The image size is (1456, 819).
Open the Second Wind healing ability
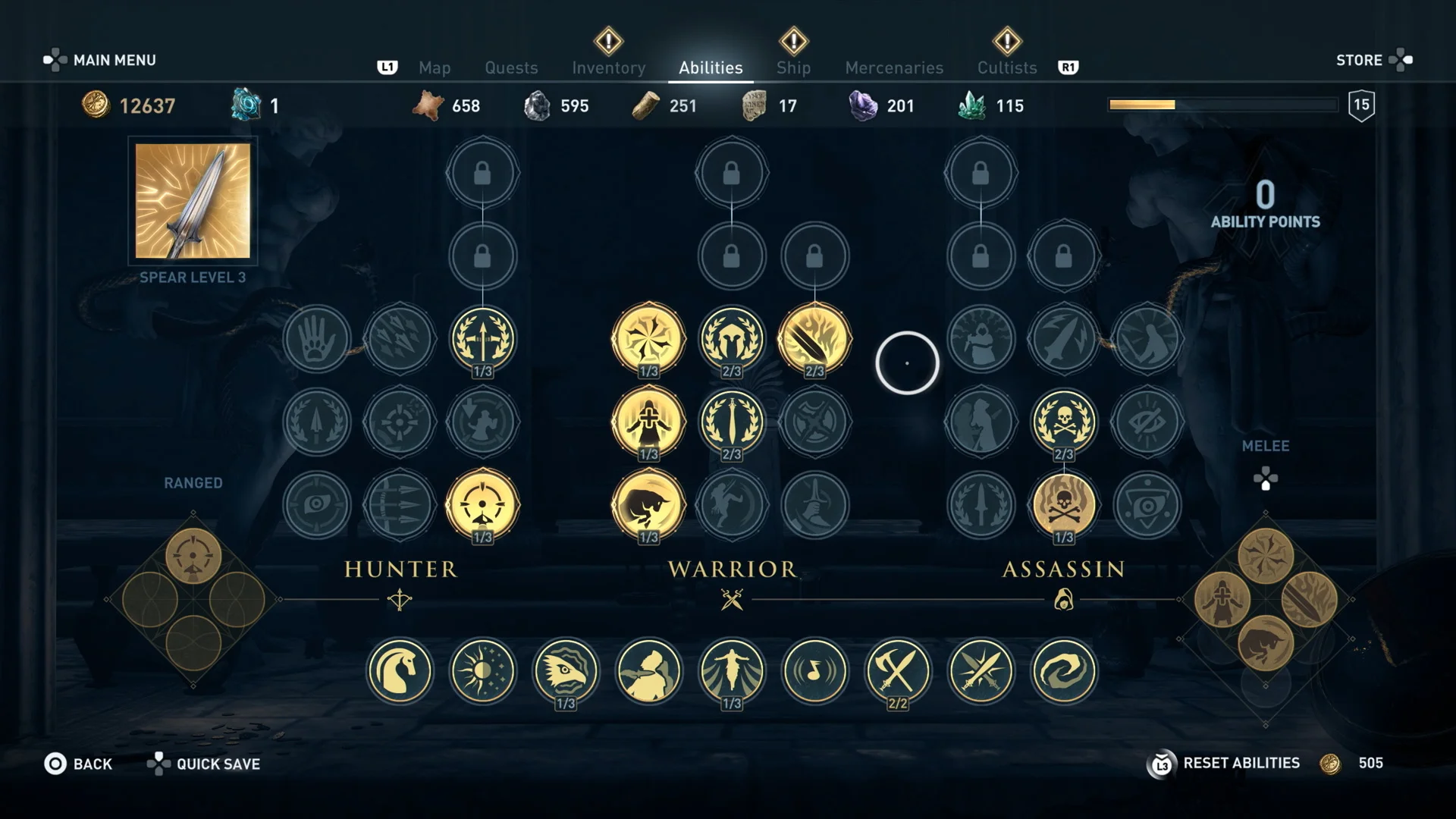click(650, 422)
